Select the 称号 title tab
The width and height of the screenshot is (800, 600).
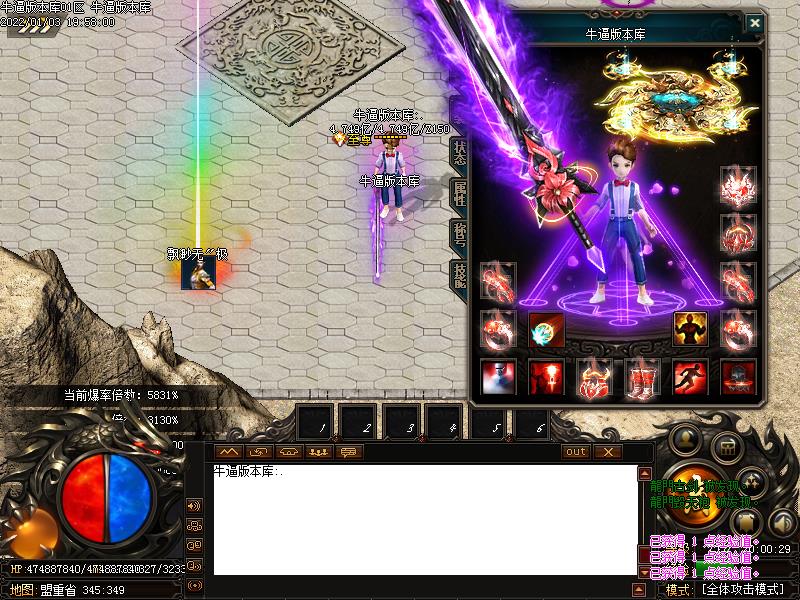(x=459, y=235)
